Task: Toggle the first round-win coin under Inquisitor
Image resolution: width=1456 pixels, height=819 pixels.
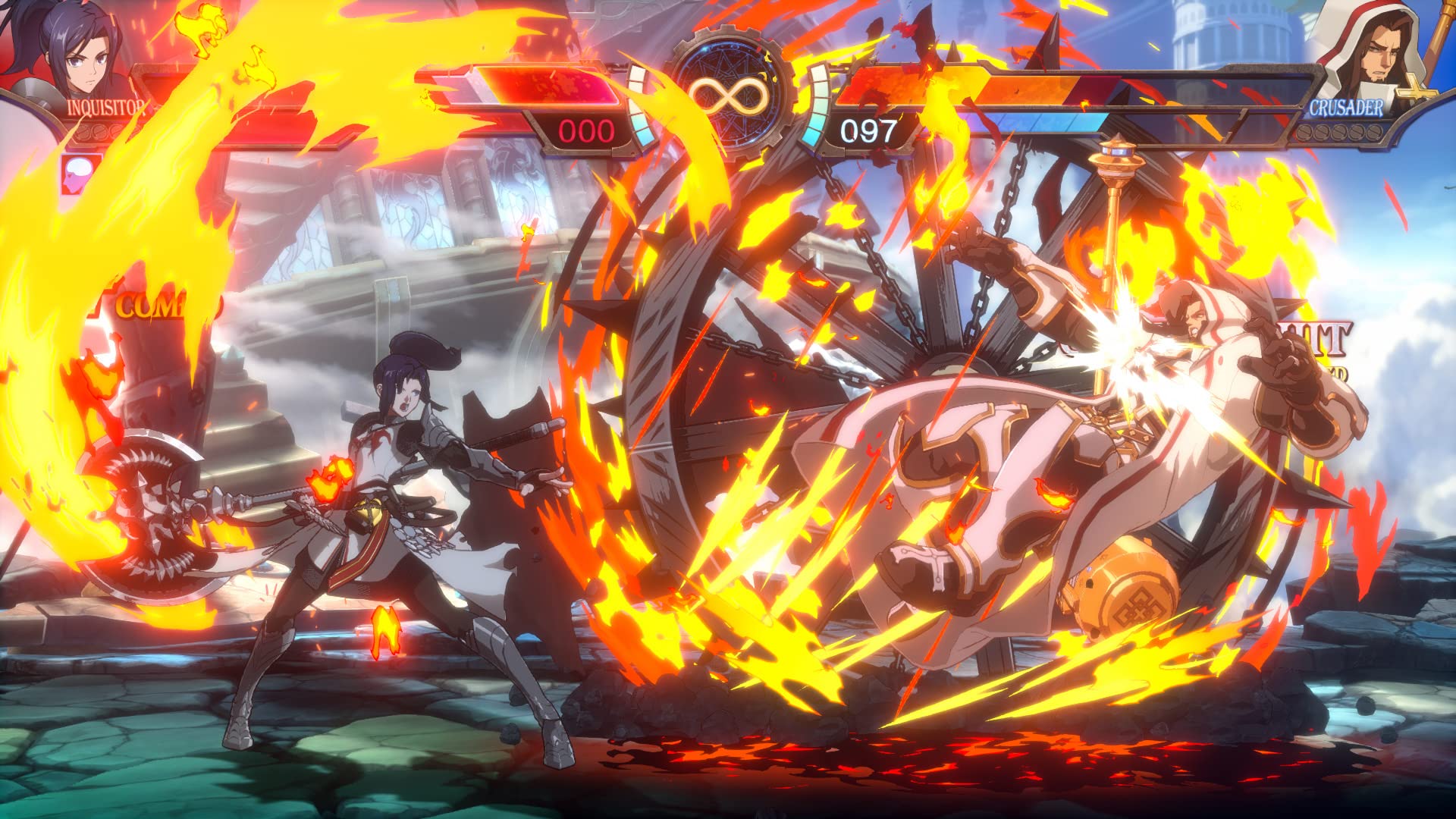Action: coord(83,133)
